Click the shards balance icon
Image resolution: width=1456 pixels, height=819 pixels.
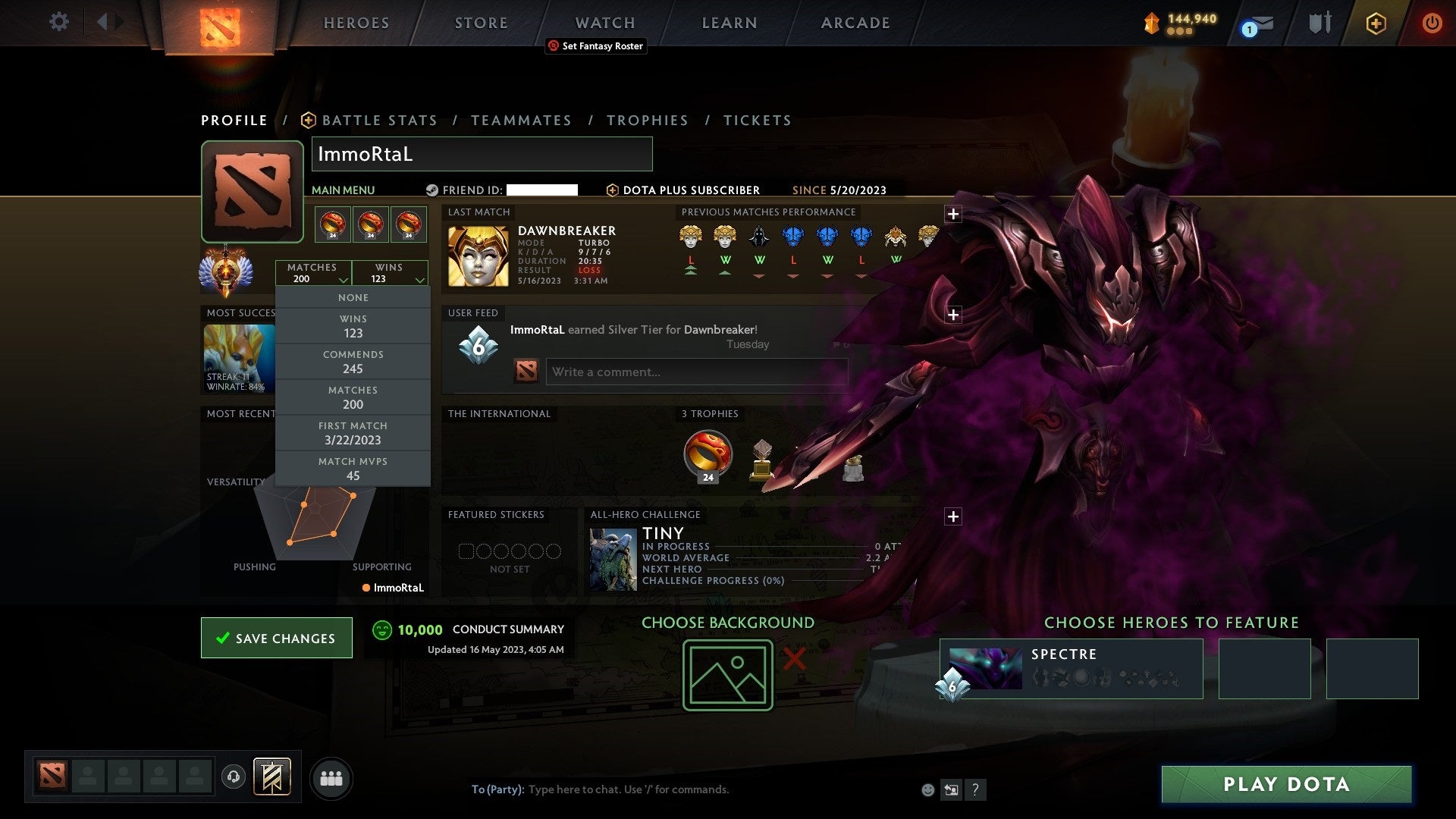[1150, 24]
